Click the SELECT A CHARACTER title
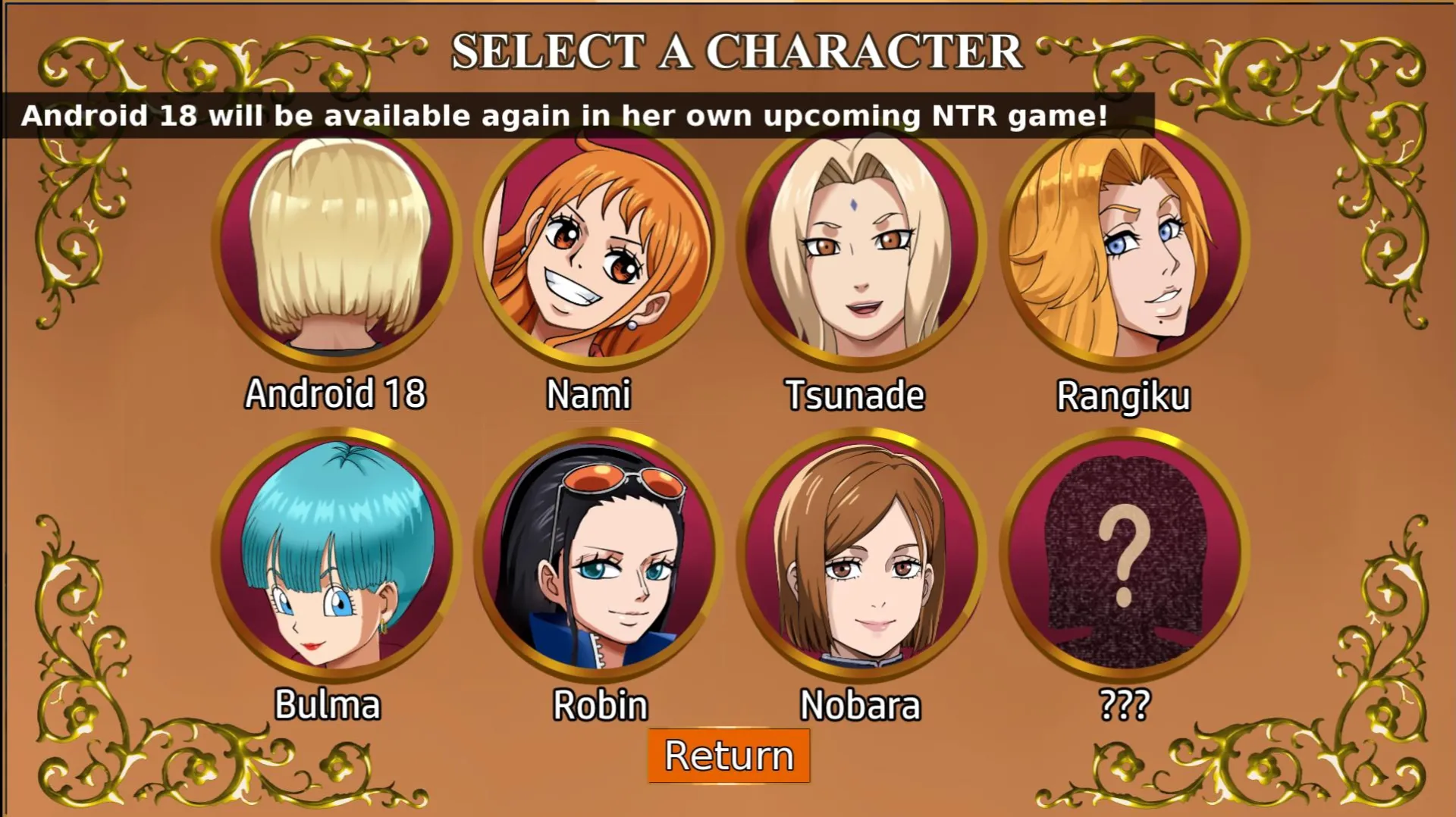Screen dimensions: 1456x817 (736, 51)
